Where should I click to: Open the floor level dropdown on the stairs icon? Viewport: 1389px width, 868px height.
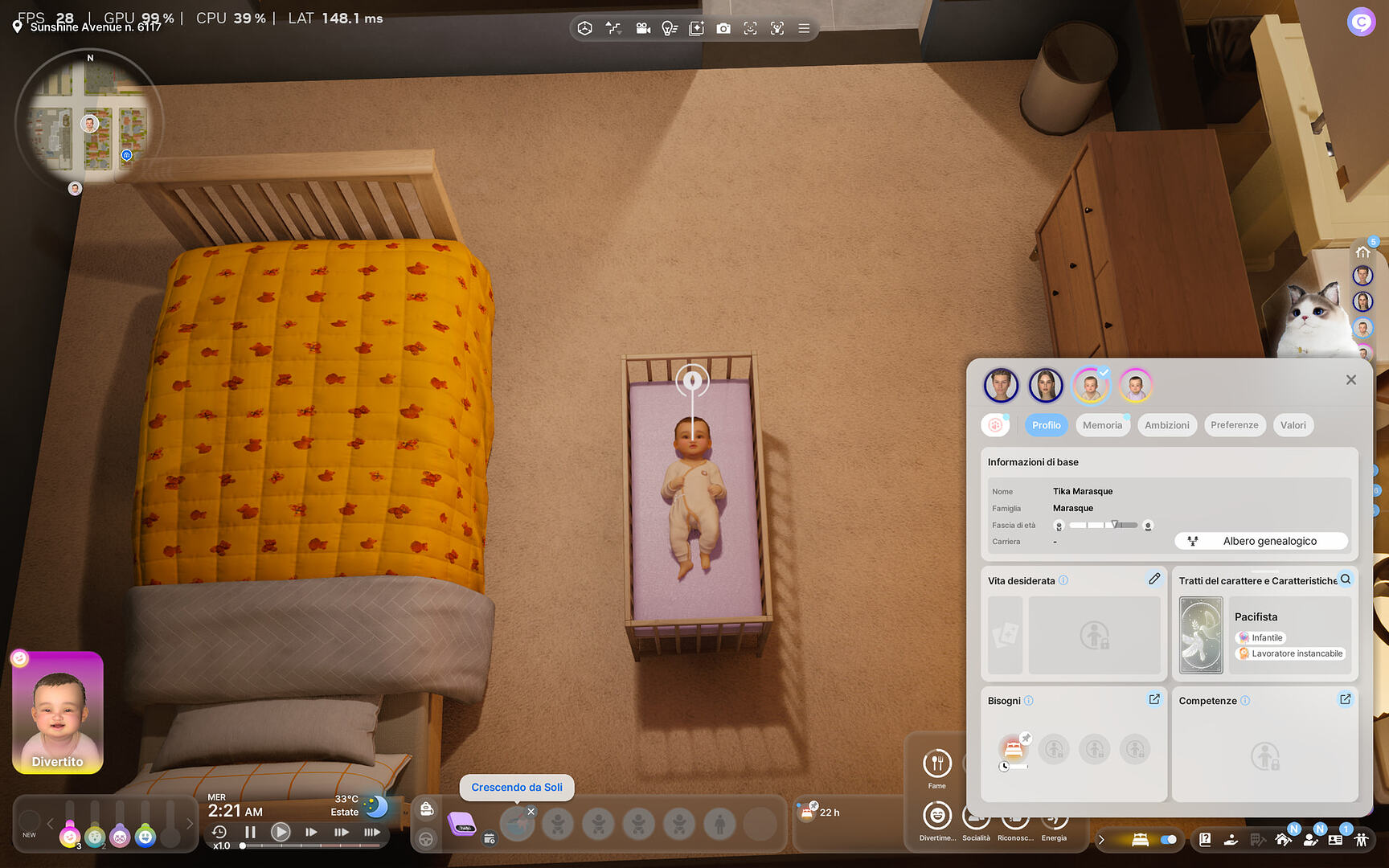click(613, 28)
